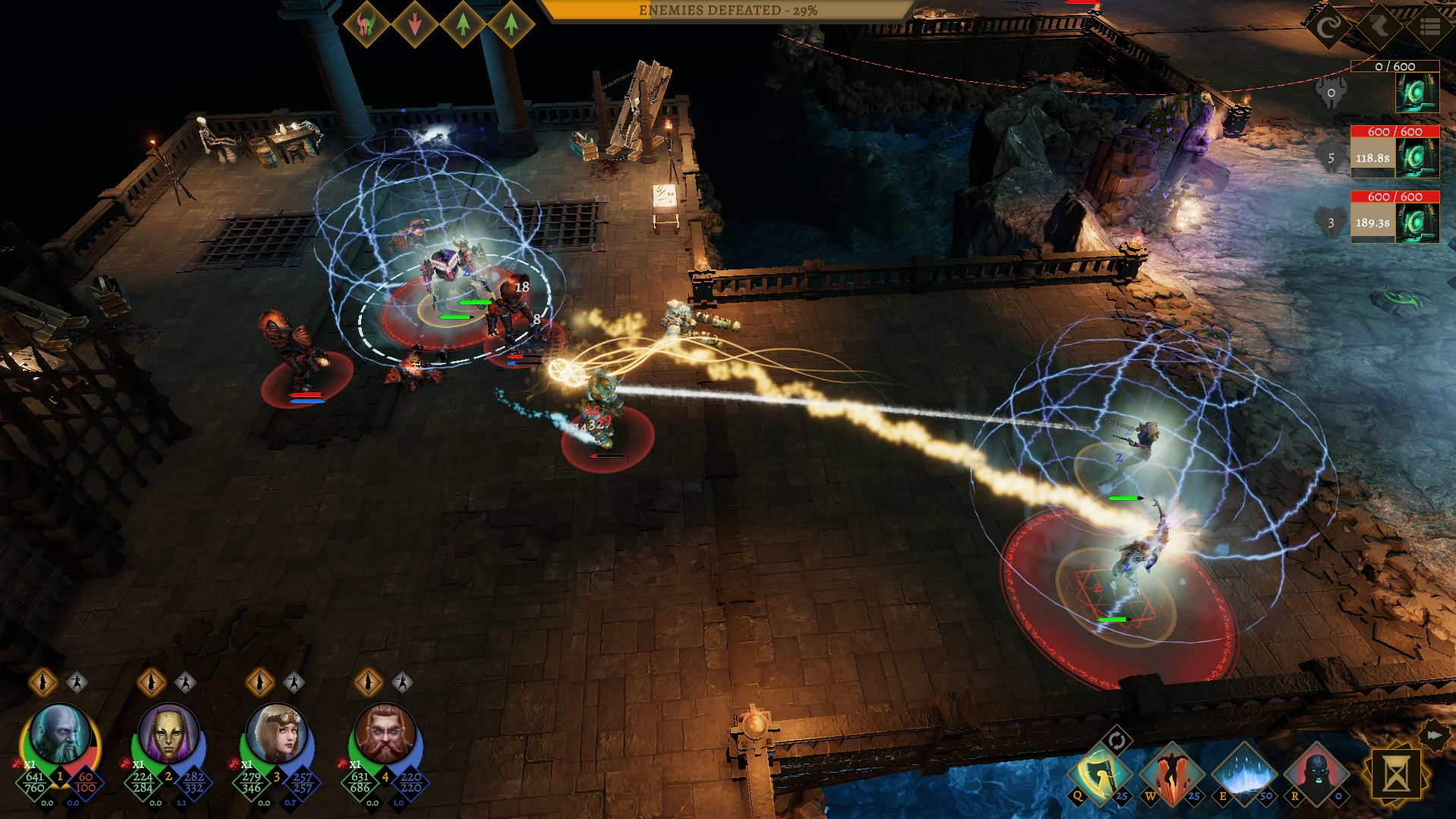Image resolution: width=1456 pixels, height=819 pixels.
Task: Toggle the fast-forward speed button
Action: pos(1433,735)
